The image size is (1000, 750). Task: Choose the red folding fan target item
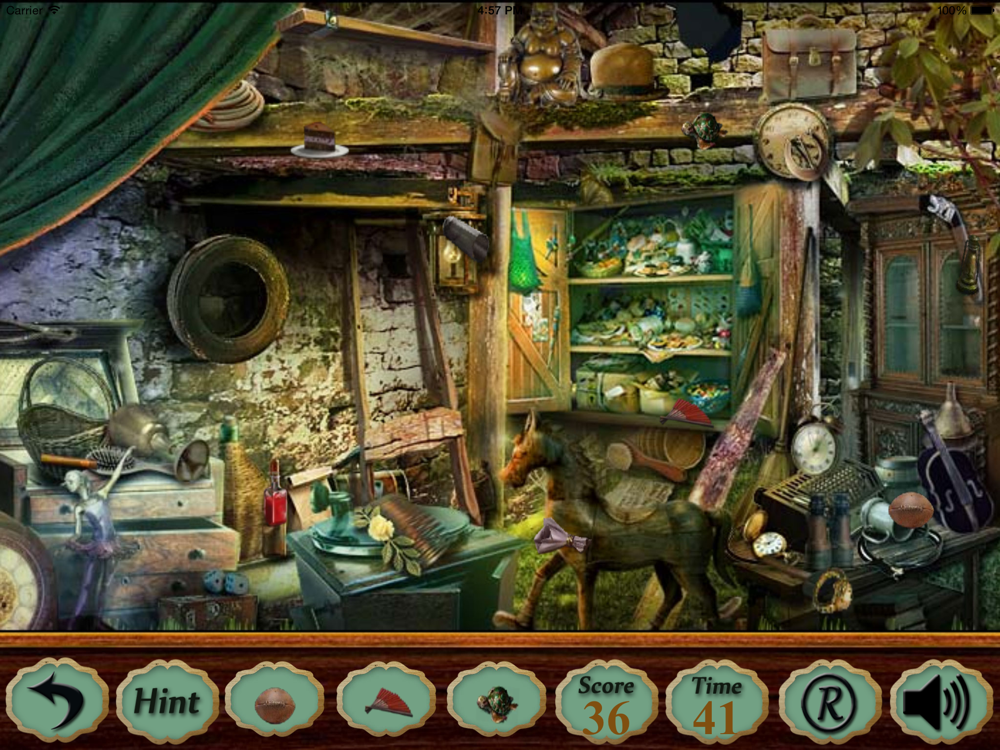pyautogui.click(x=386, y=701)
